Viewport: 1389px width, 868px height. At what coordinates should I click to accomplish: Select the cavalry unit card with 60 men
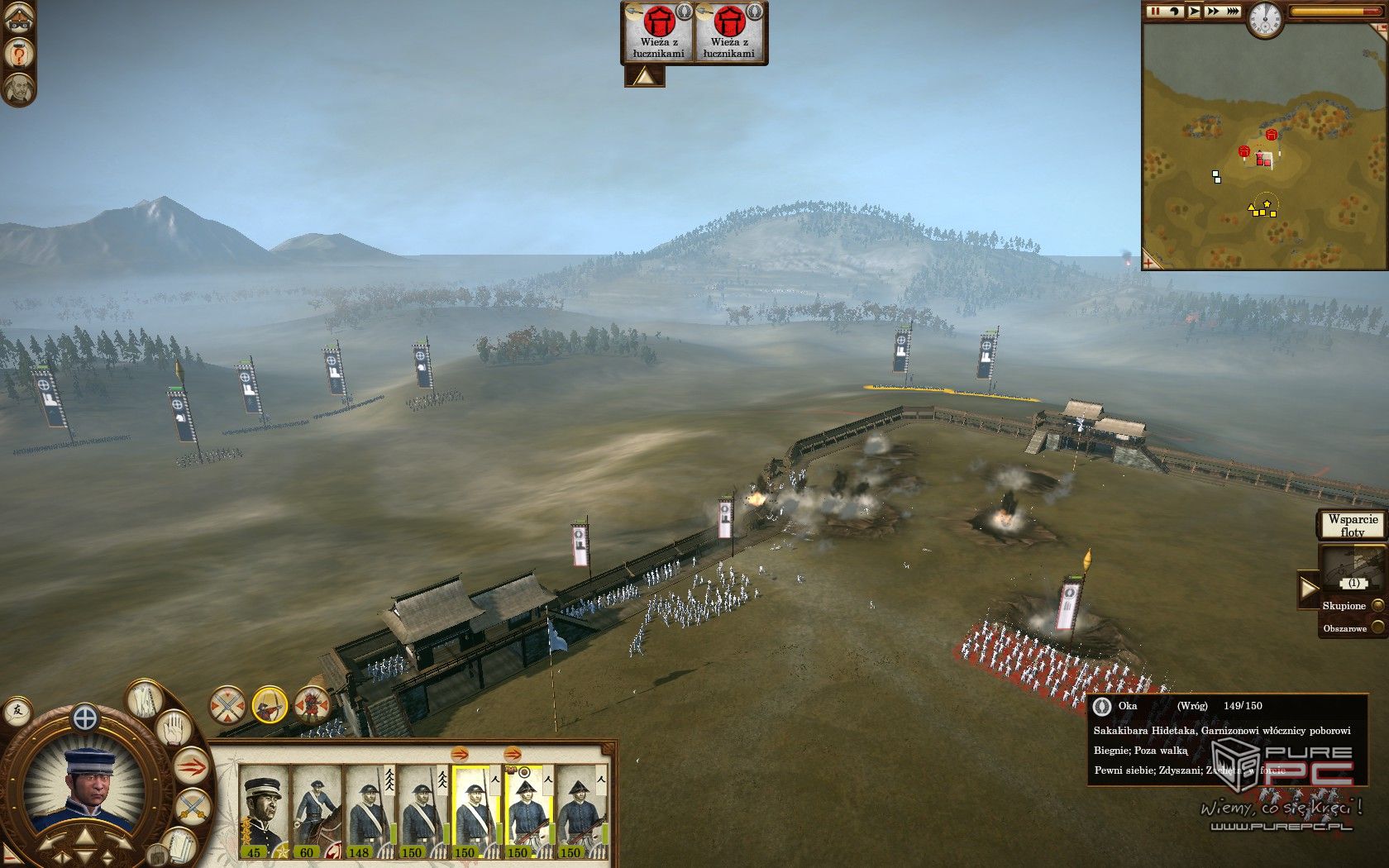click(x=316, y=811)
